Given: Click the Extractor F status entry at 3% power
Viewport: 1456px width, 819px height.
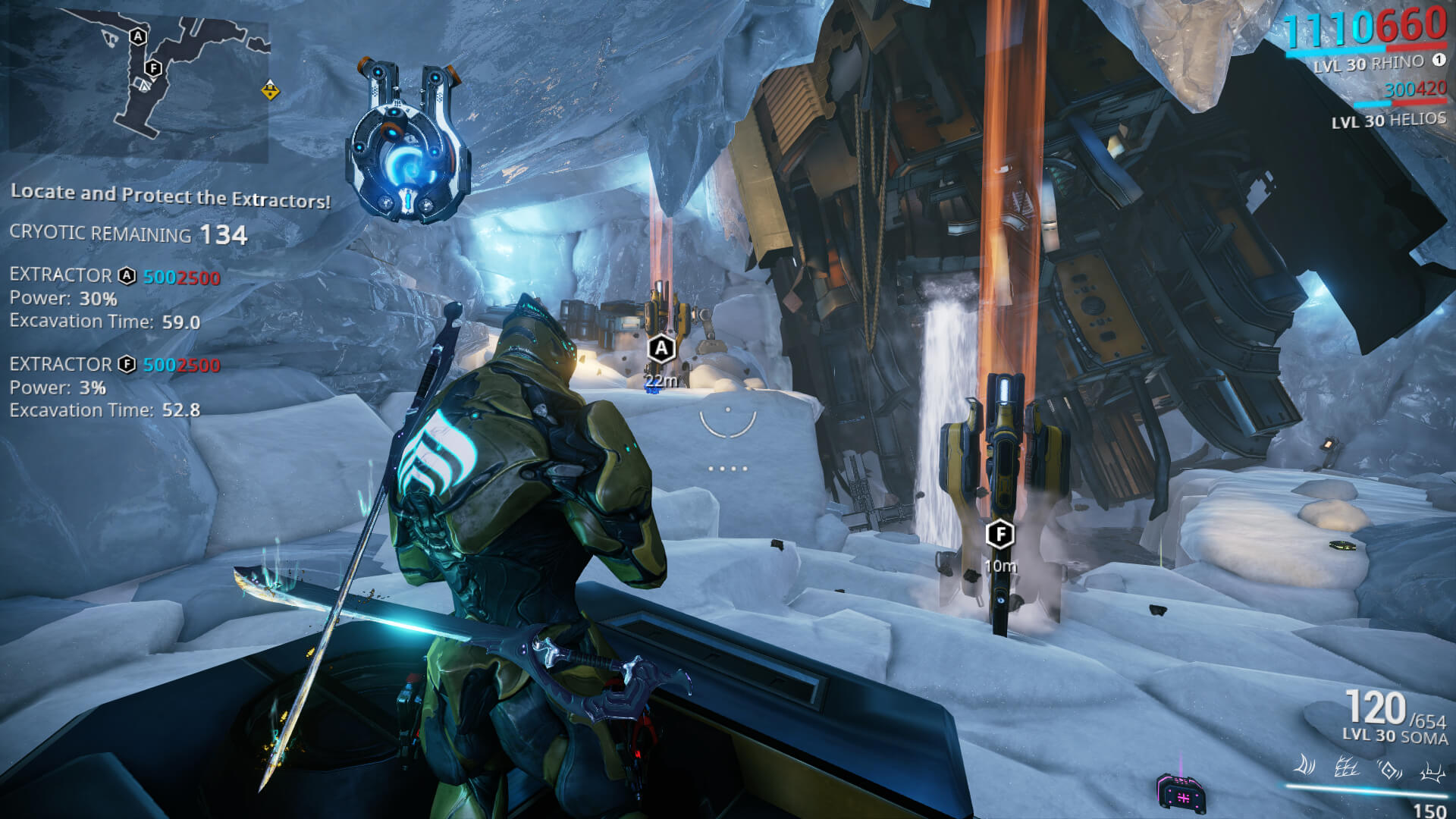Looking at the screenshot, I should tap(115, 387).
